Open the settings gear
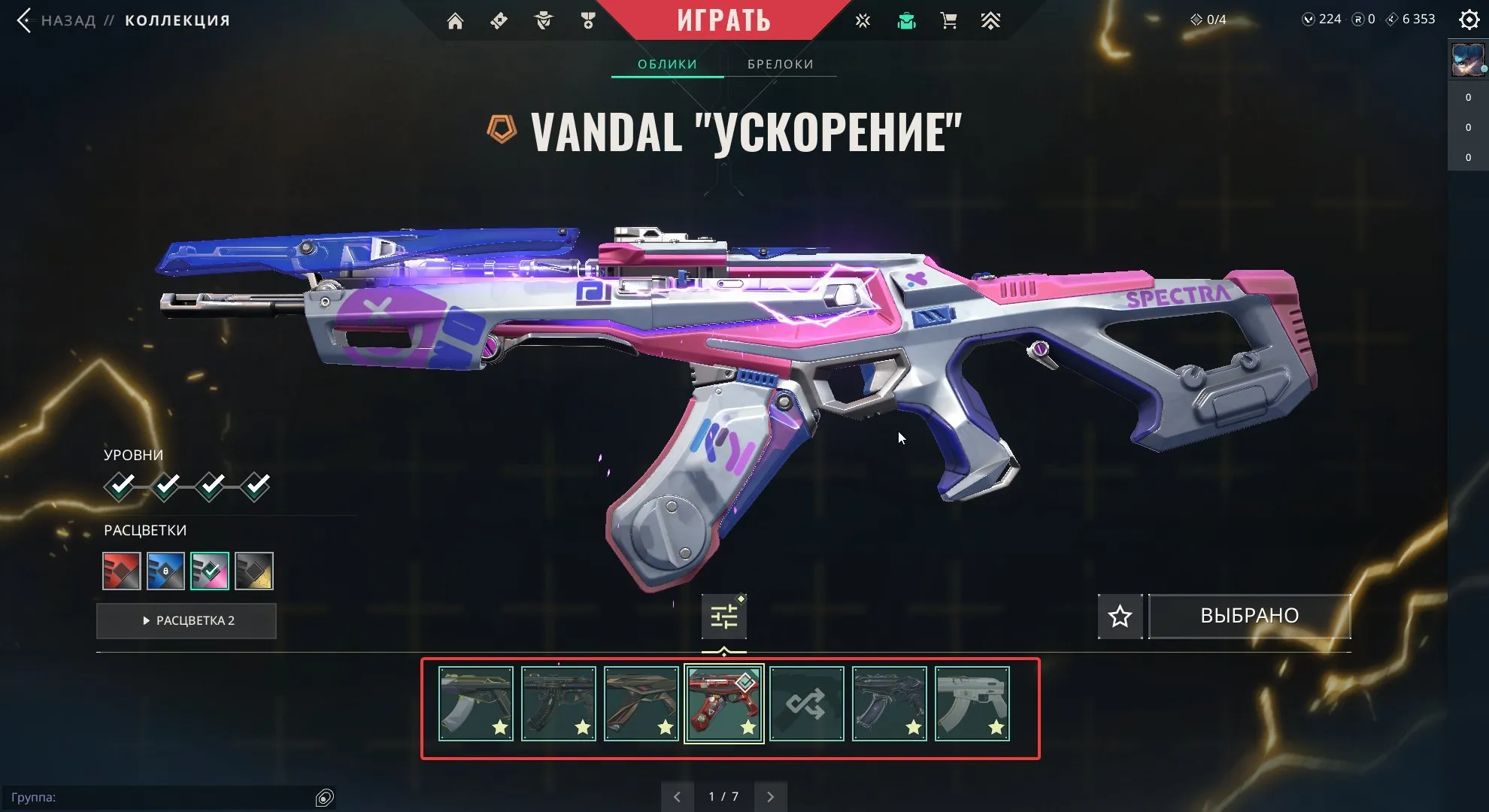Screen dimensions: 1489x812 coord(1469,20)
